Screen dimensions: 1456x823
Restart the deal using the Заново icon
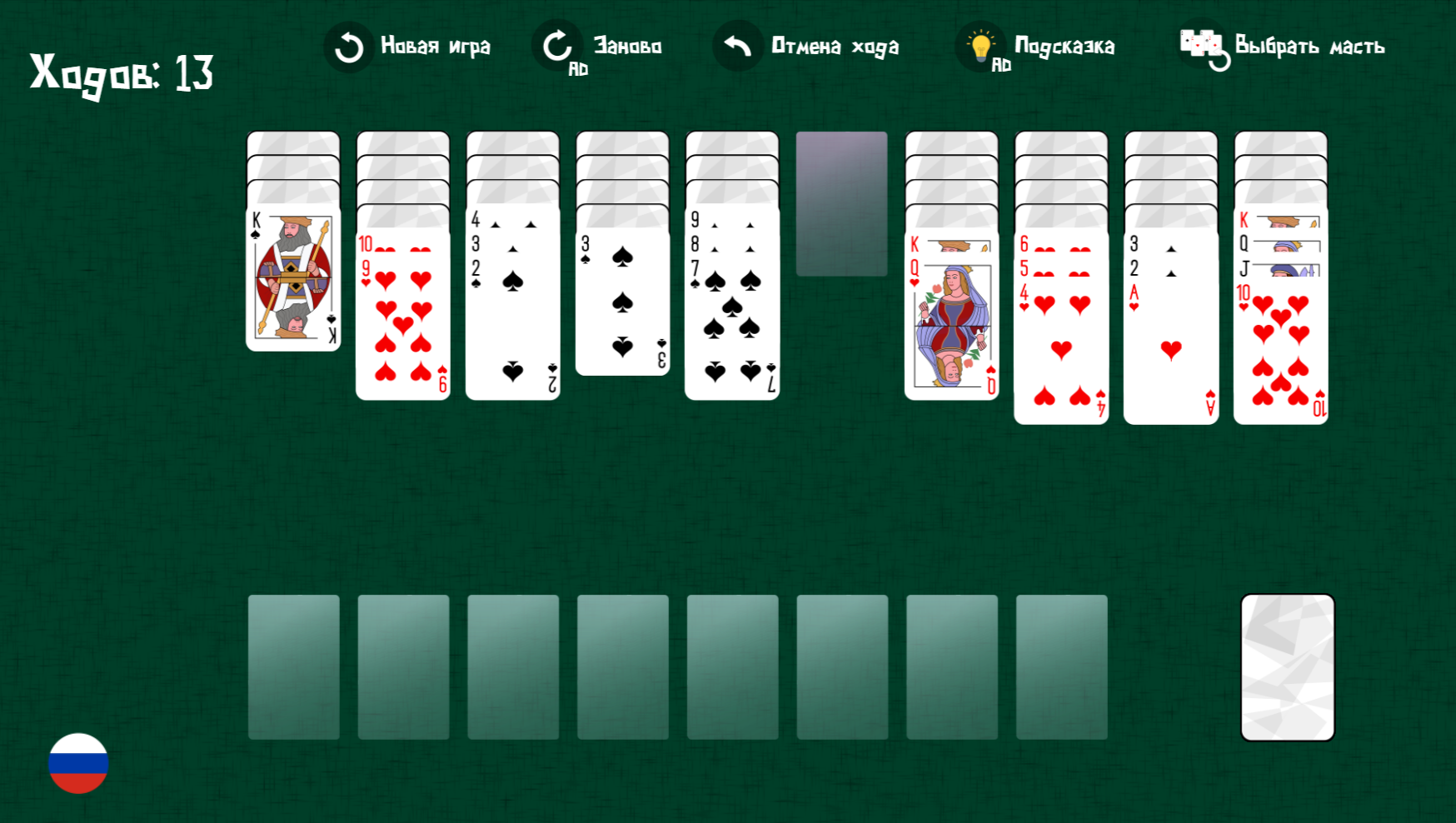[556, 43]
